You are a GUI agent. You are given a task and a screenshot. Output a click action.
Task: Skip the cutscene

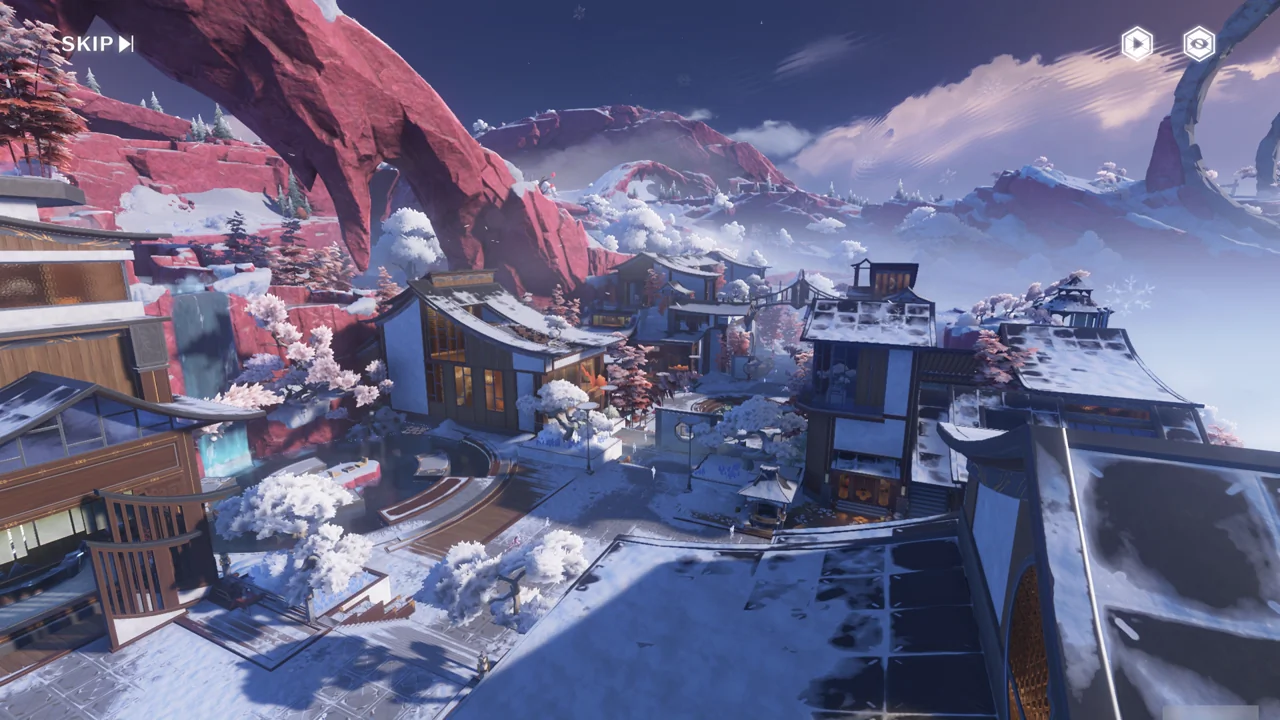tap(97, 44)
